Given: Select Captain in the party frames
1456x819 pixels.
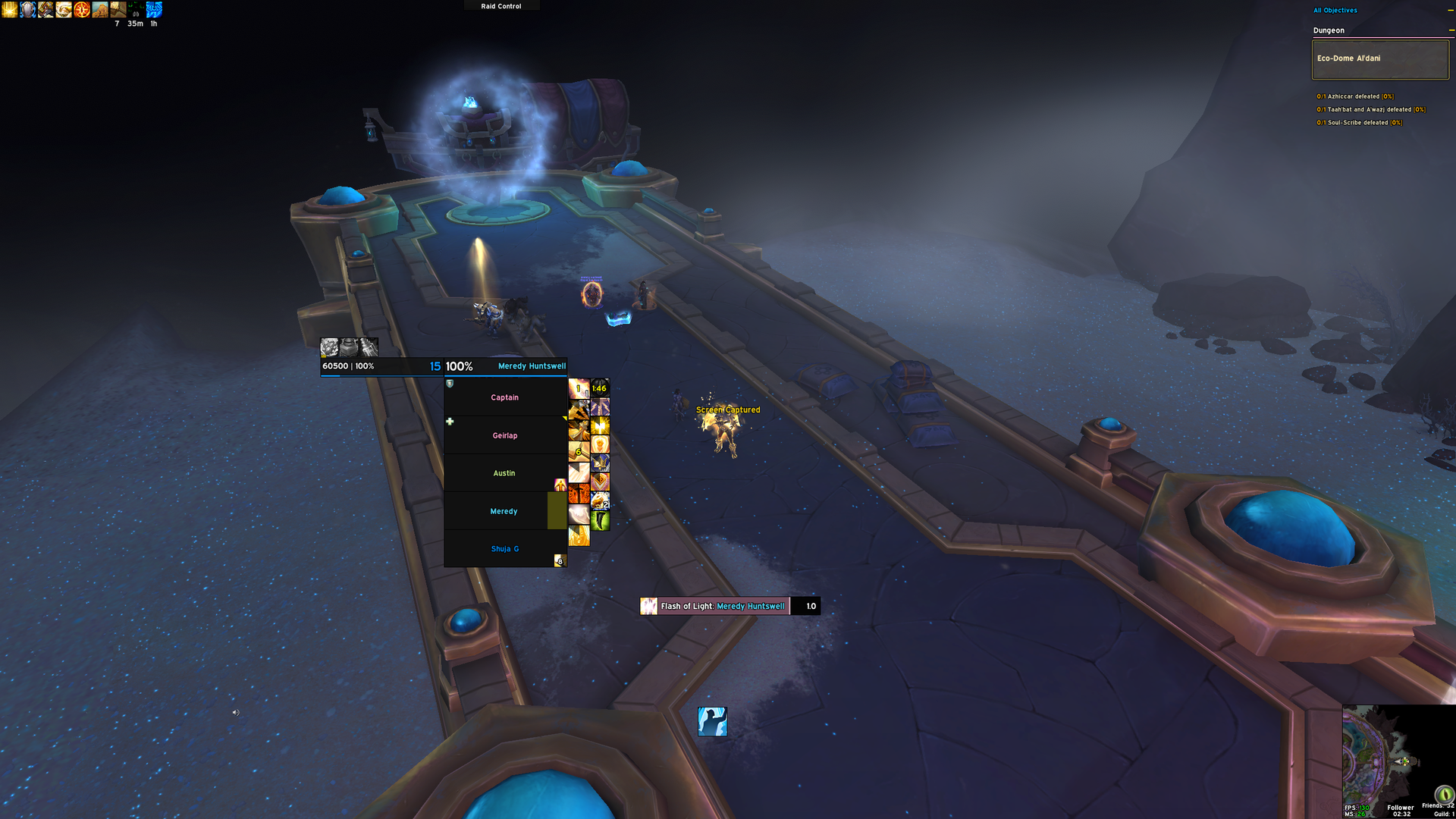Looking at the screenshot, I should click(x=504, y=397).
